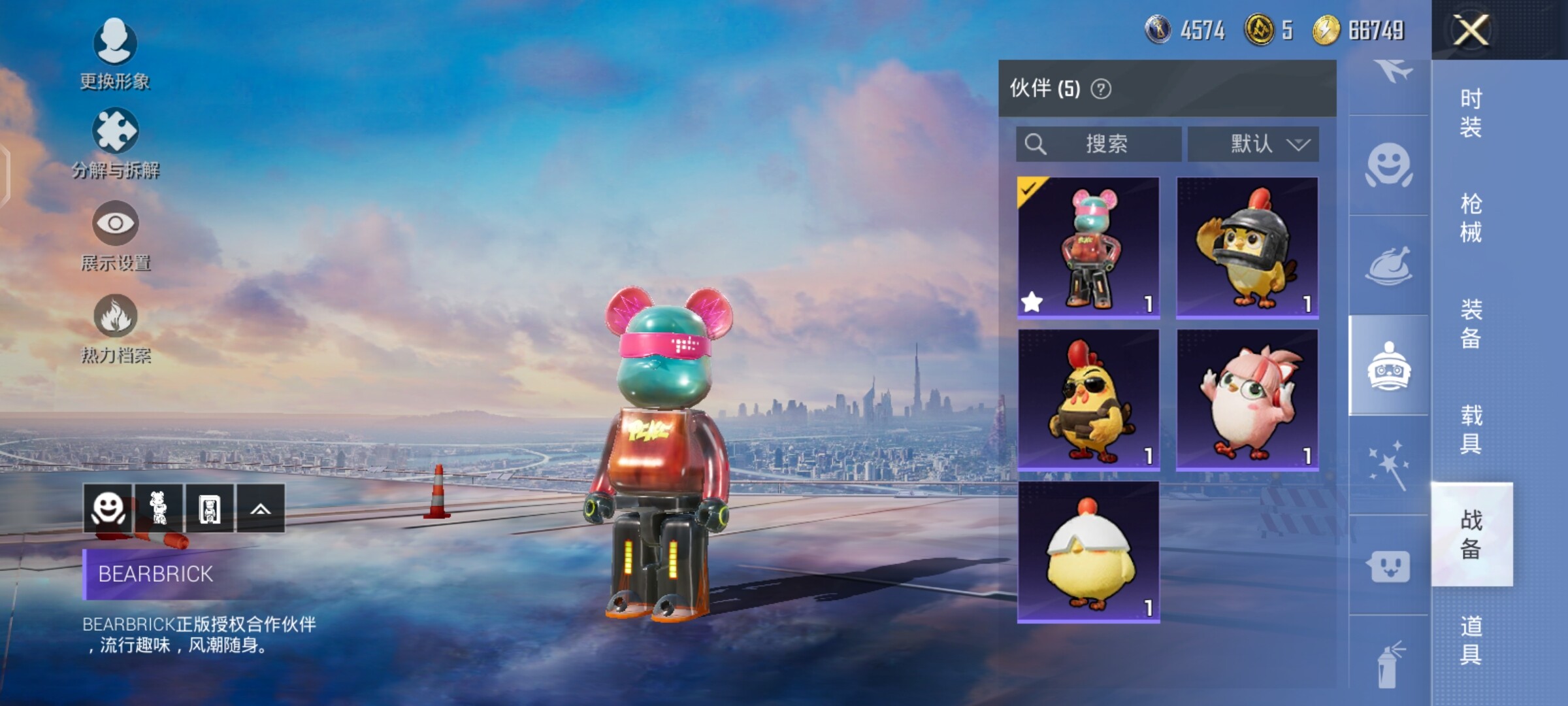Click the help question mark beside 伙伴
The height and width of the screenshot is (706, 1568).
click(1101, 89)
